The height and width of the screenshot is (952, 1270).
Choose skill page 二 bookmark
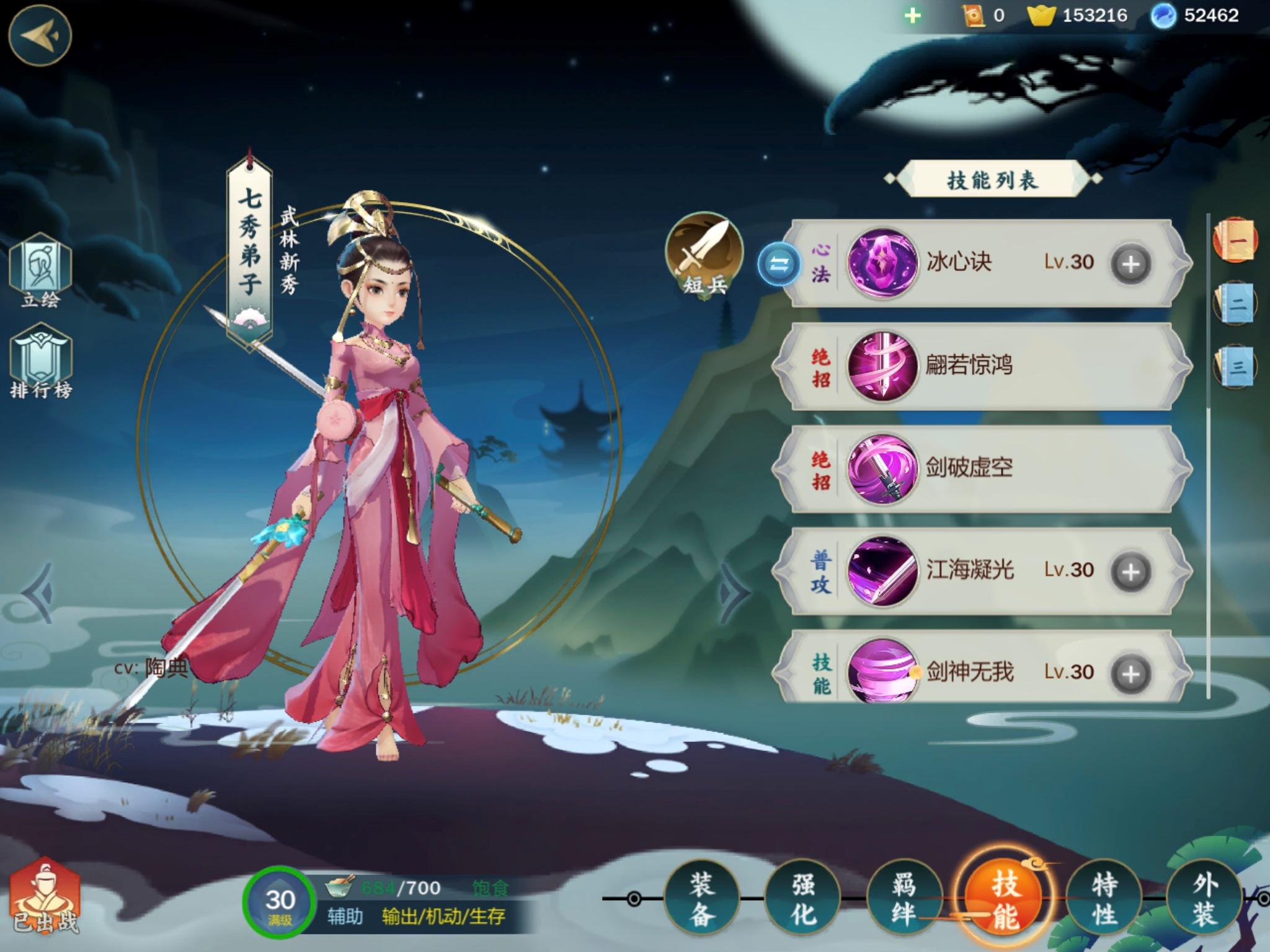tap(1236, 304)
